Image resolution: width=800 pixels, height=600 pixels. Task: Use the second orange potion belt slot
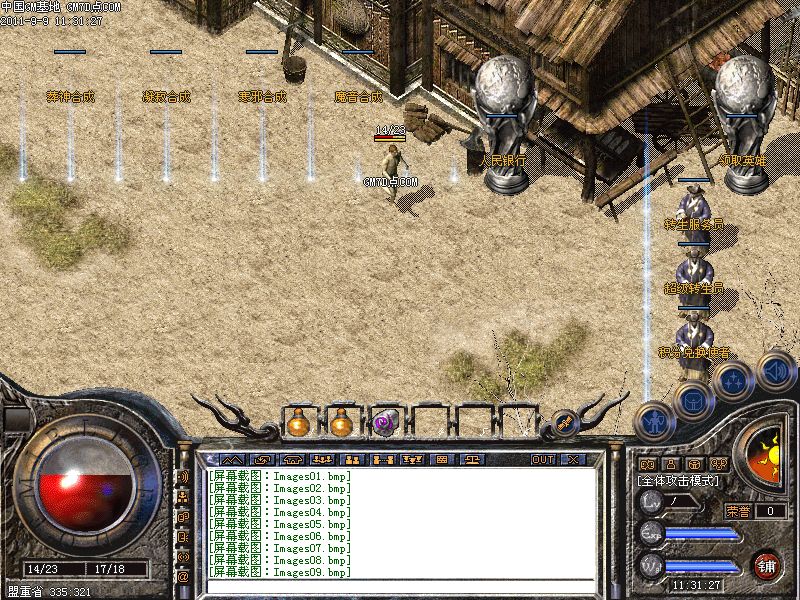[x=341, y=423]
